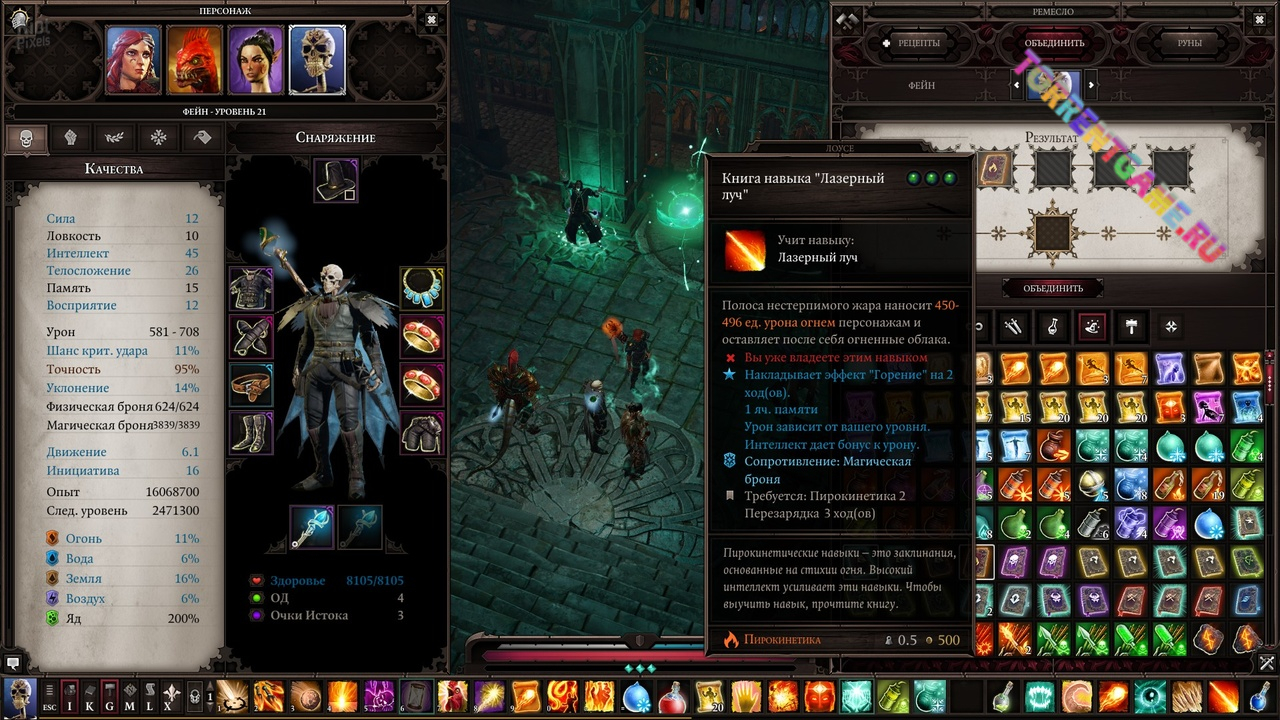Open the fist abilities tab
Screen dimensions: 1280x720
[x=71, y=138]
